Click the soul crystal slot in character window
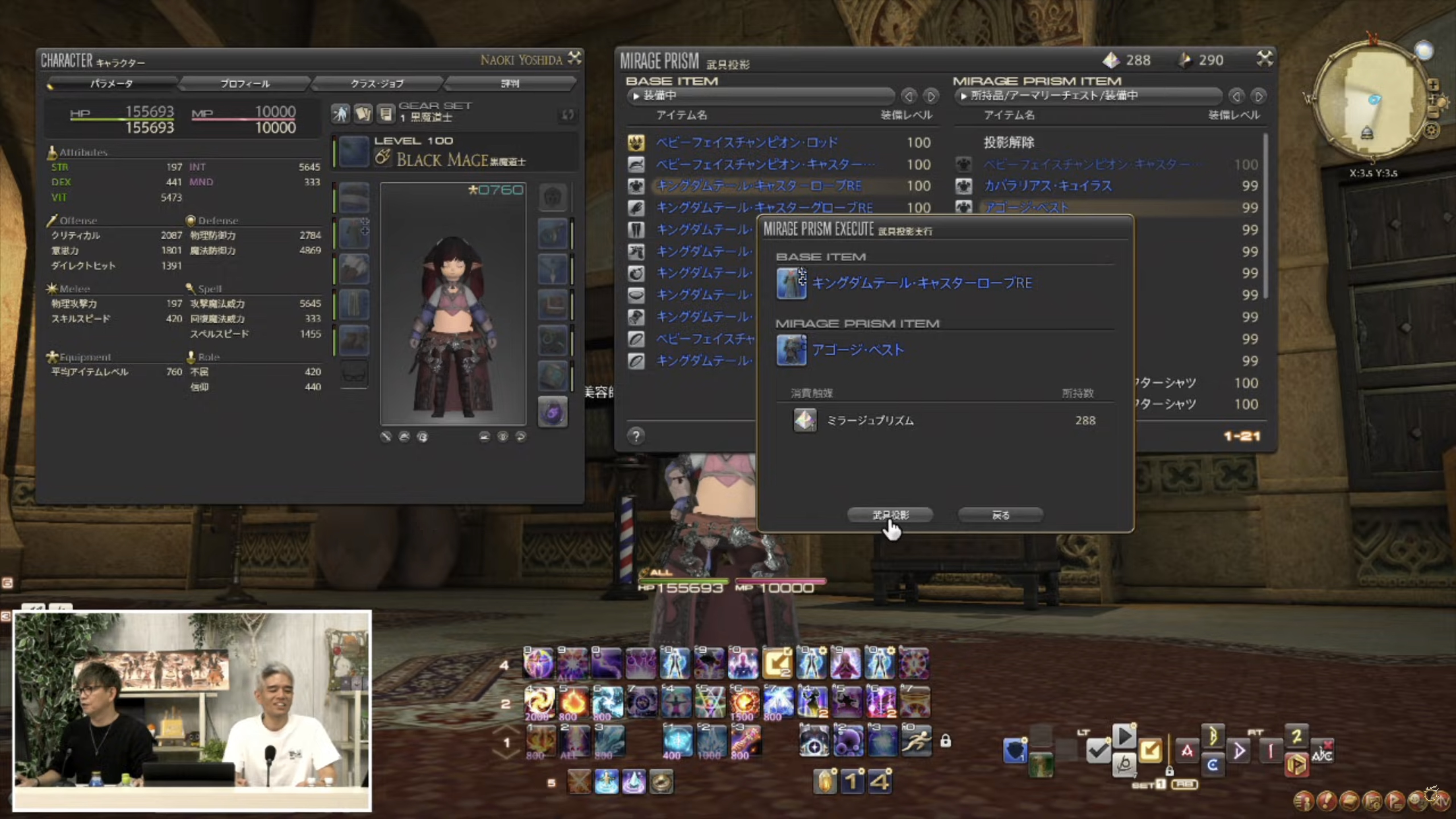This screenshot has height=819, width=1456. (552, 413)
